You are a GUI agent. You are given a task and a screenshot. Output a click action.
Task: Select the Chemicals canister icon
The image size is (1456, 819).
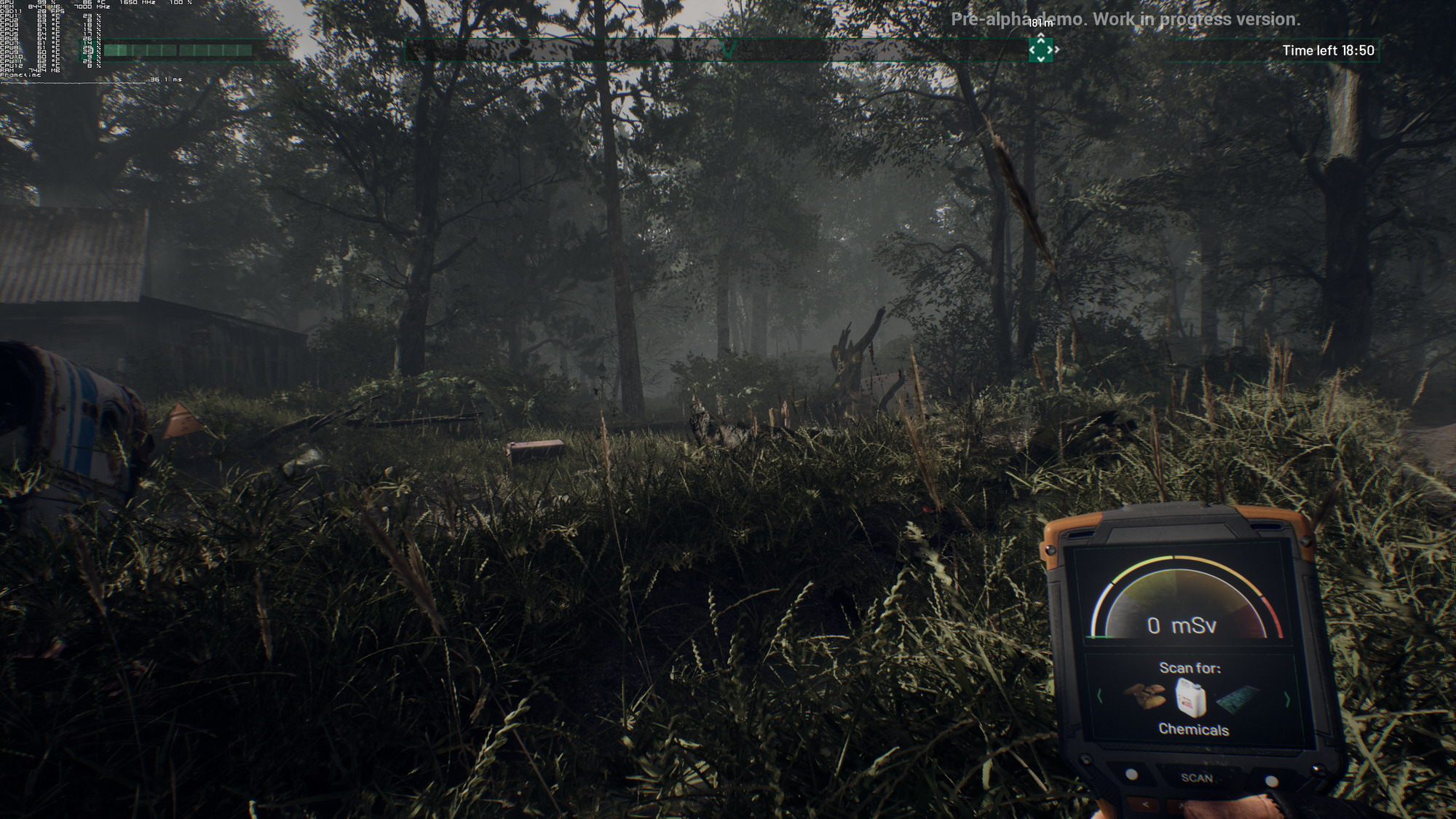click(x=1191, y=697)
